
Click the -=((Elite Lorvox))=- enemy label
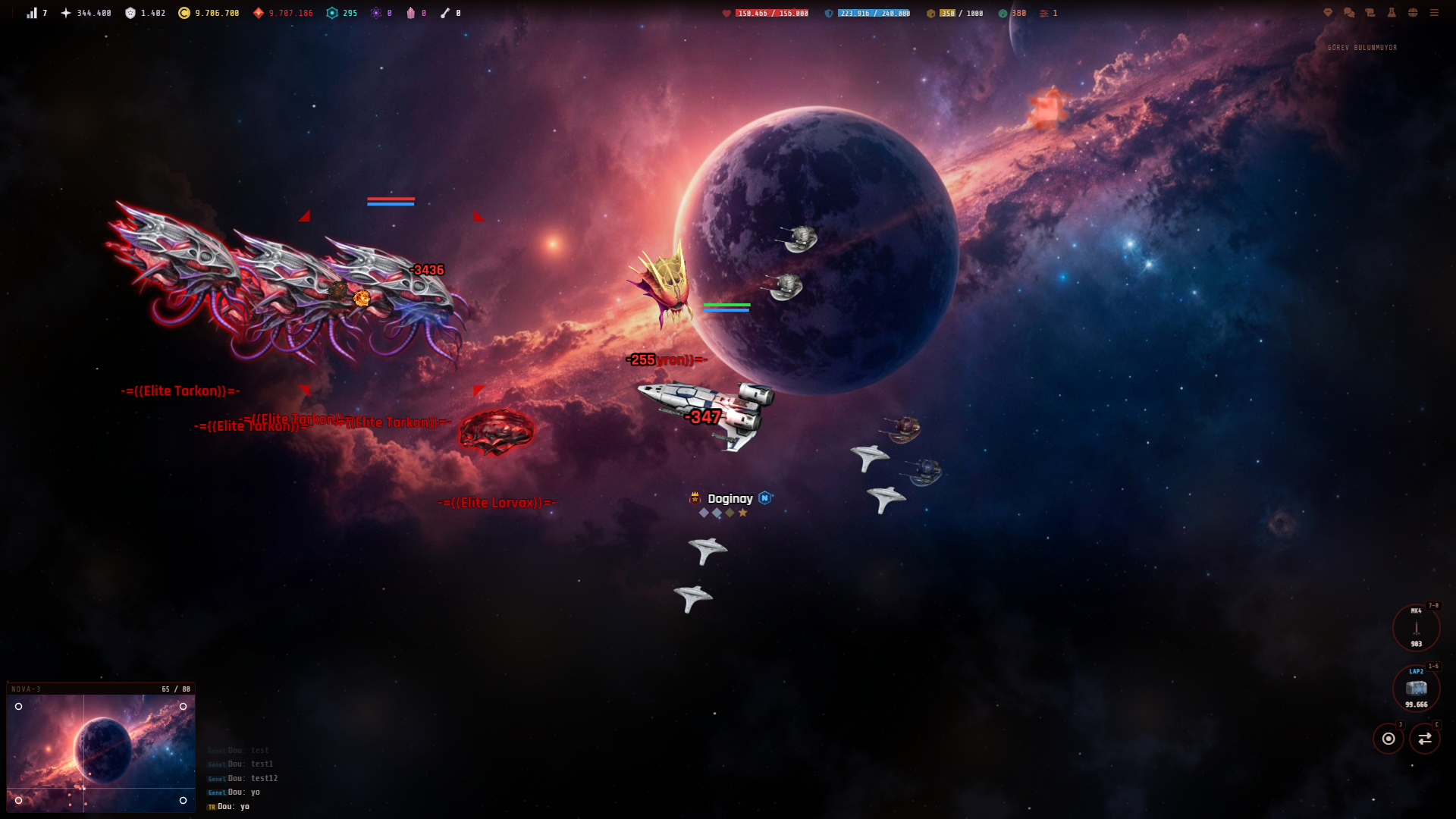pyautogui.click(x=497, y=501)
